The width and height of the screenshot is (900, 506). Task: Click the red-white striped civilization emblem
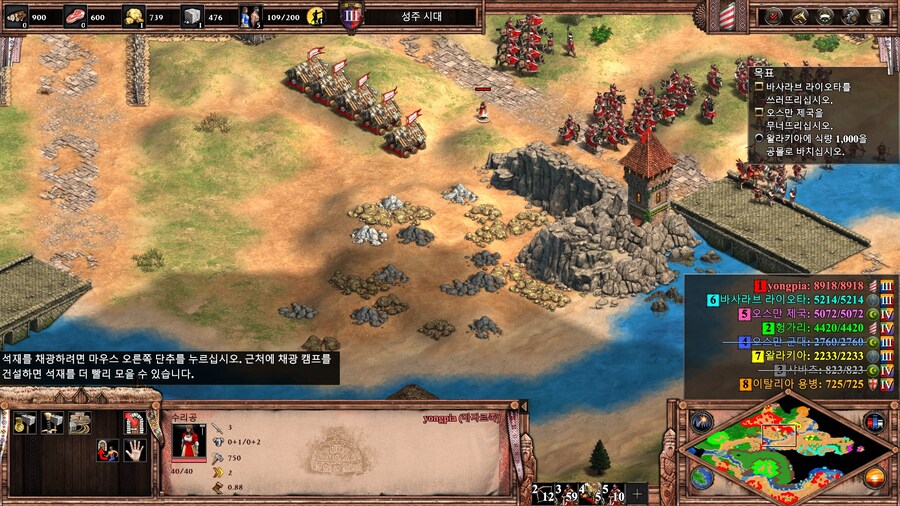click(x=727, y=15)
